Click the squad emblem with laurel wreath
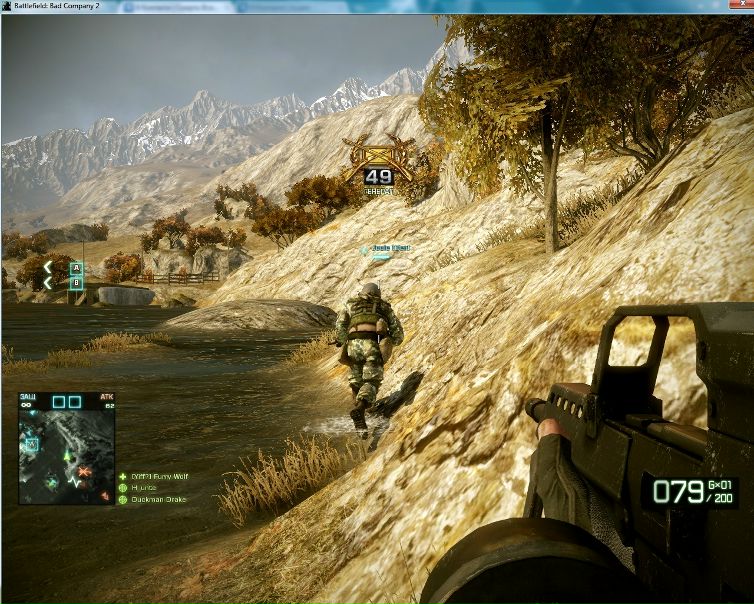This screenshot has width=754, height=604. tap(376, 160)
